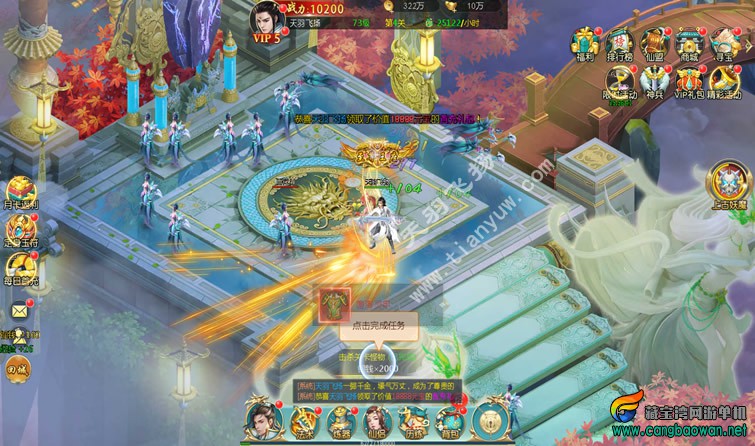Open the 仙盟 guild menu
Screen dimensions: 755x446
coord(653,43)
